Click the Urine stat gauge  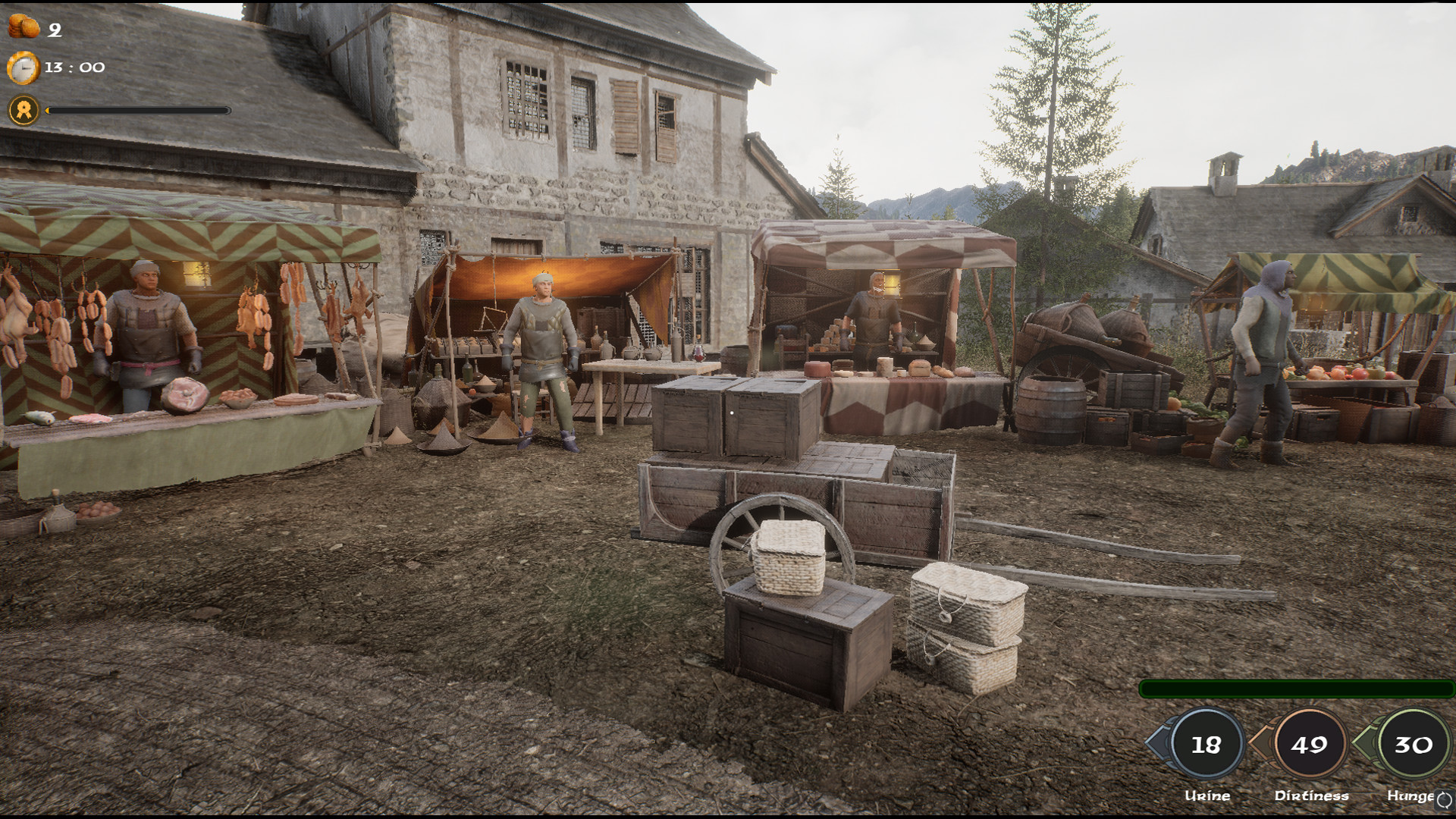point(1207,747)
